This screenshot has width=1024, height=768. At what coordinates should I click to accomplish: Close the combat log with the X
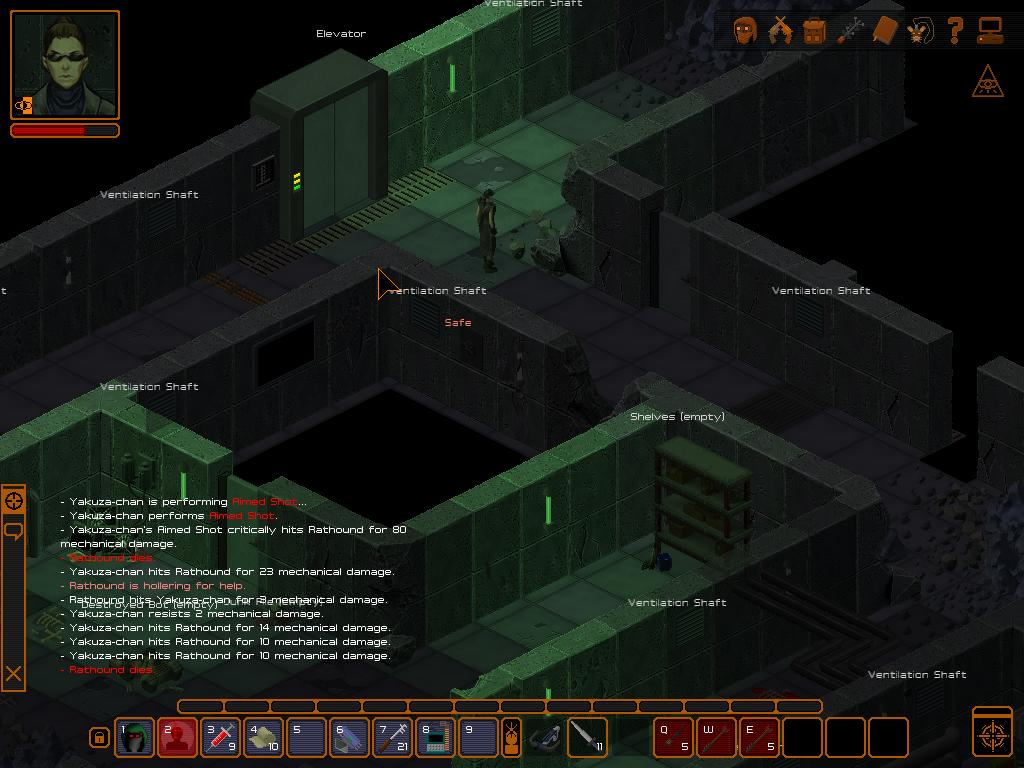[14, 674]
